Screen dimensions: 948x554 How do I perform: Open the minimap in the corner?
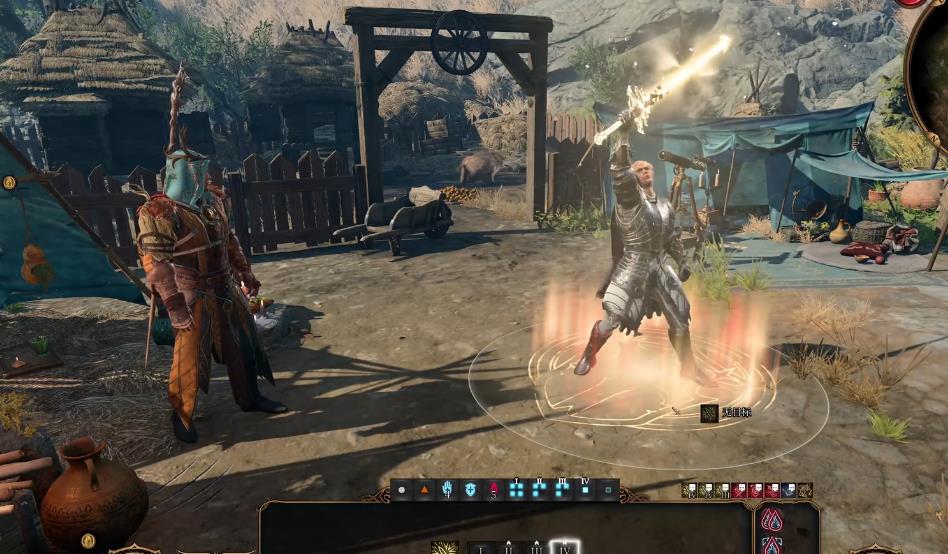(930, 70)
